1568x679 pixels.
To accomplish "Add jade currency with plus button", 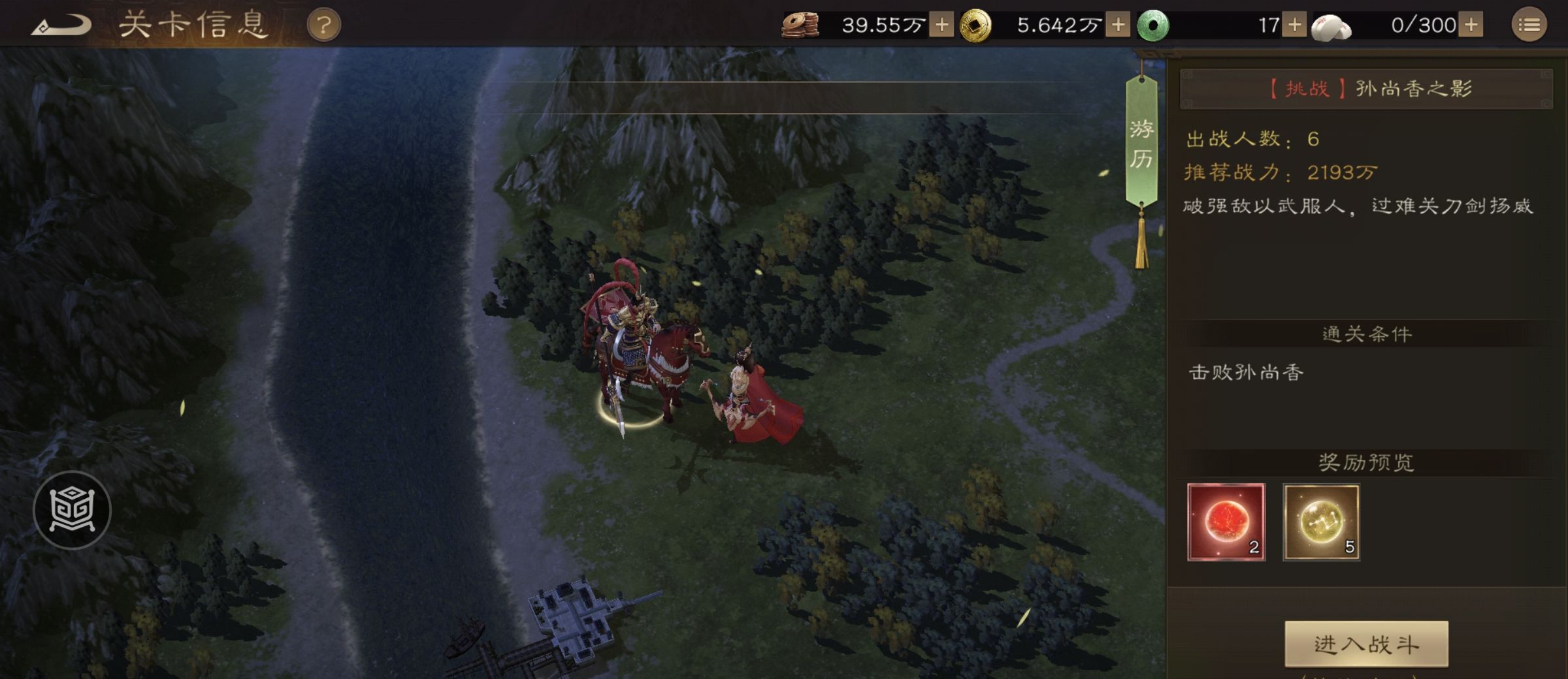I will 1294,25.
